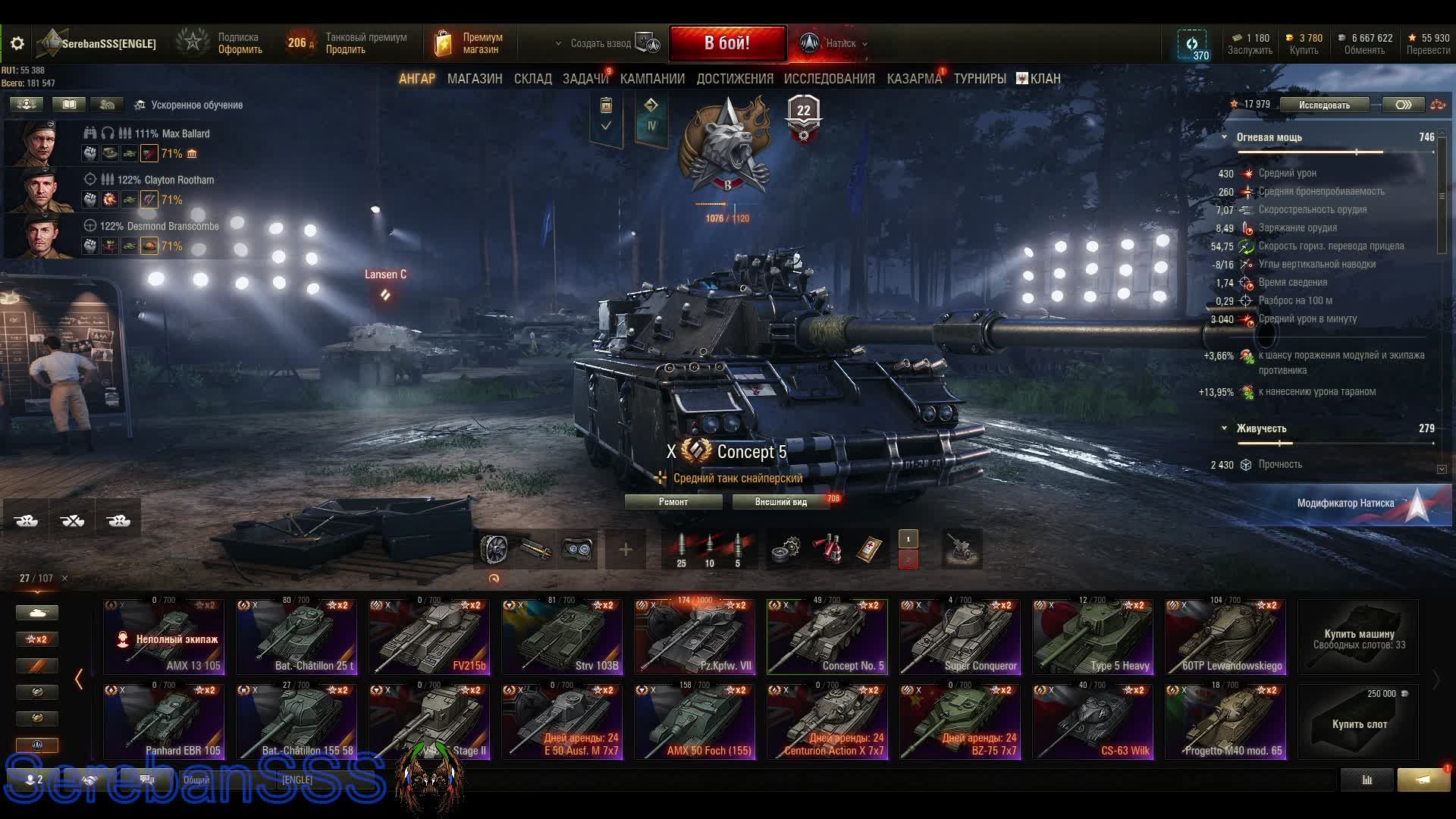
Task: Click the empty equipment slot plus icon
Action: [626, 550]
